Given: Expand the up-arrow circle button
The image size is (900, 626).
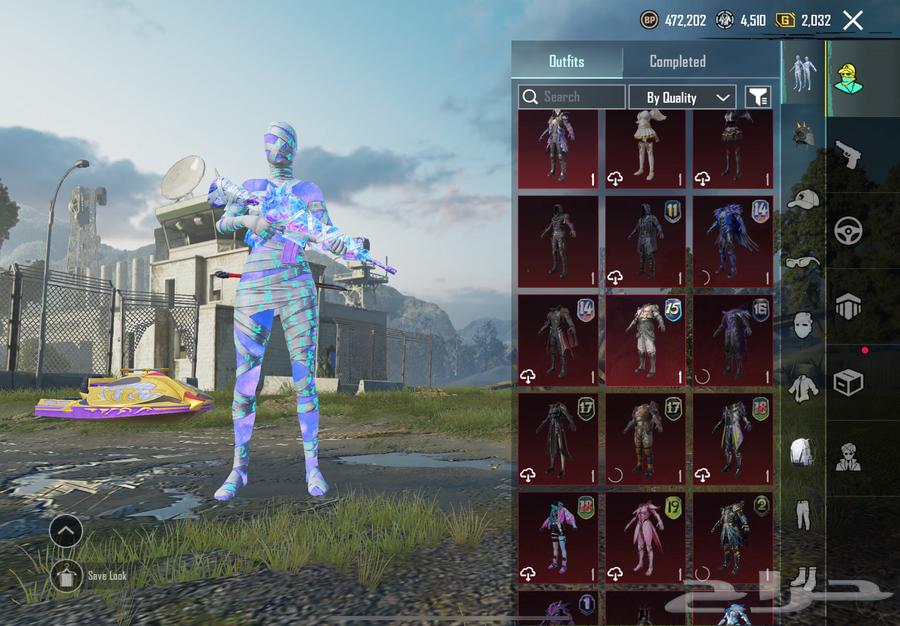Looking at the screenshot, I should click(66, 532).
